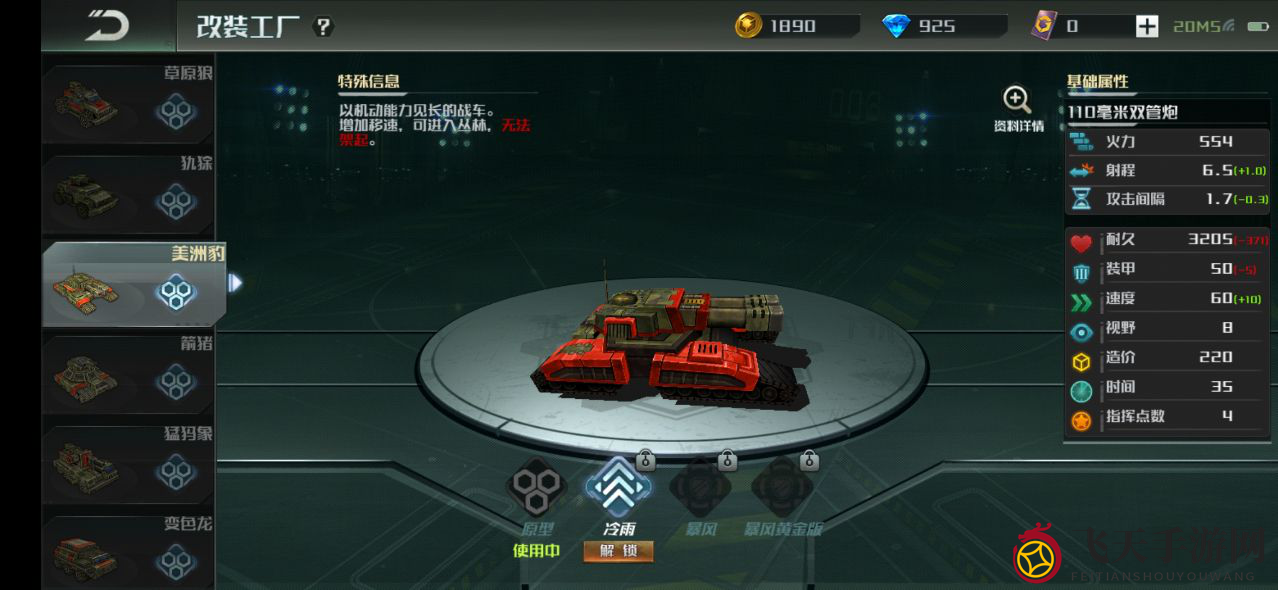Select the 变色龙 vehicle entry
The height and width of the screenshot is (590, 1278).
[x=128, y=552]
